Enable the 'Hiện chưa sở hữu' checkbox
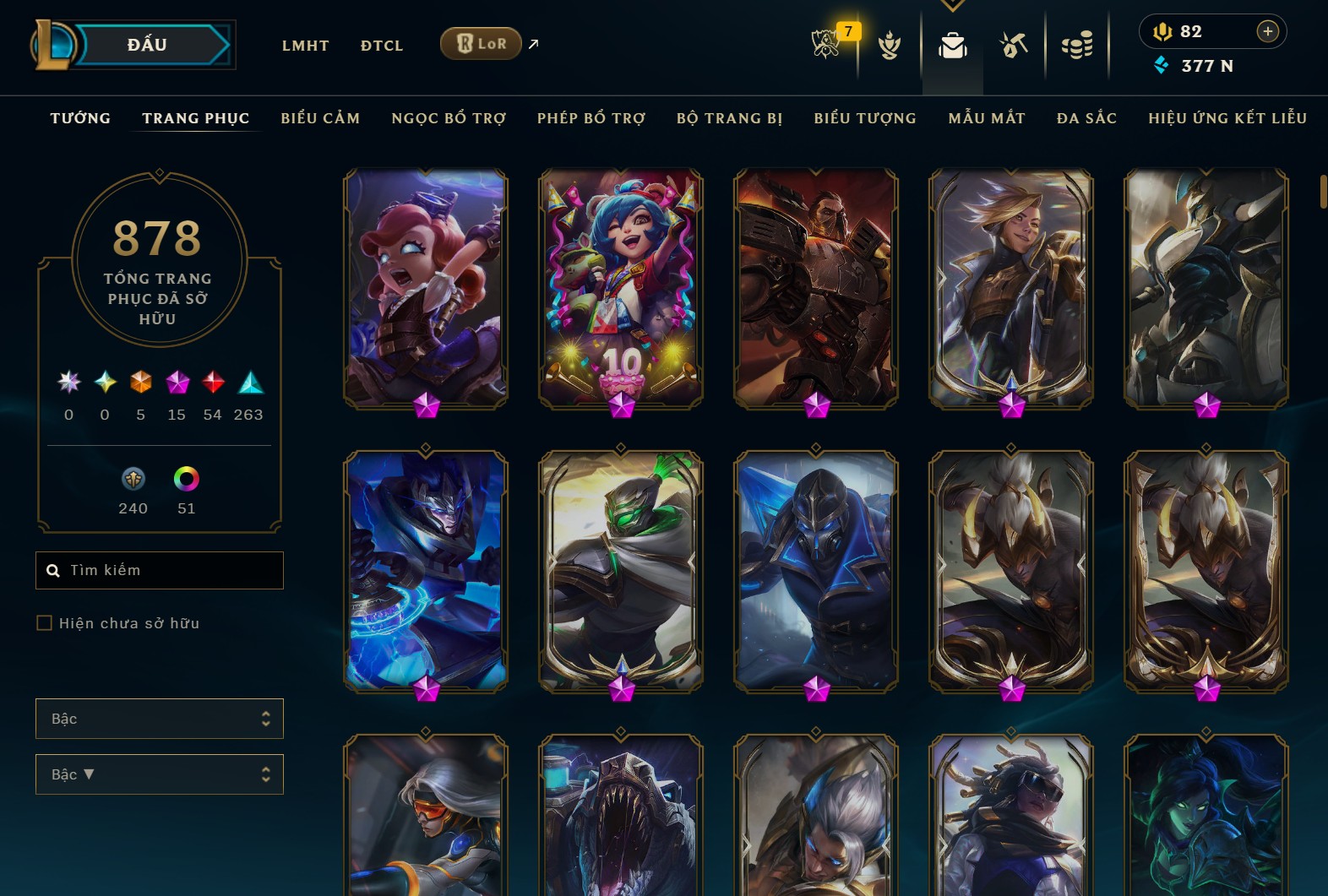The height and width of the screenshot is (896, 1328). [x=42, y=622]
